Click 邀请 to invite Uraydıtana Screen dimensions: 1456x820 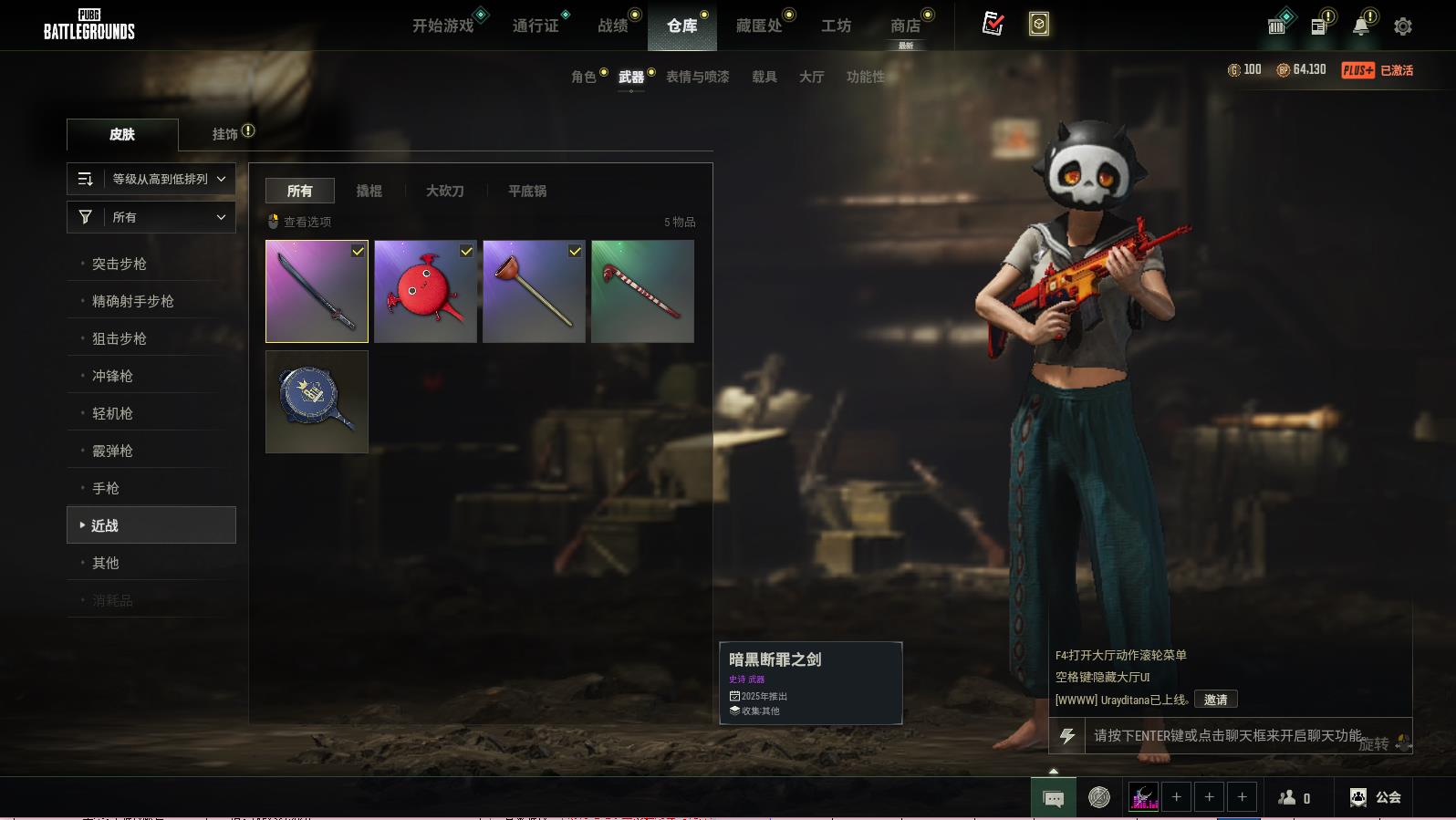[x=1215, y=700]
